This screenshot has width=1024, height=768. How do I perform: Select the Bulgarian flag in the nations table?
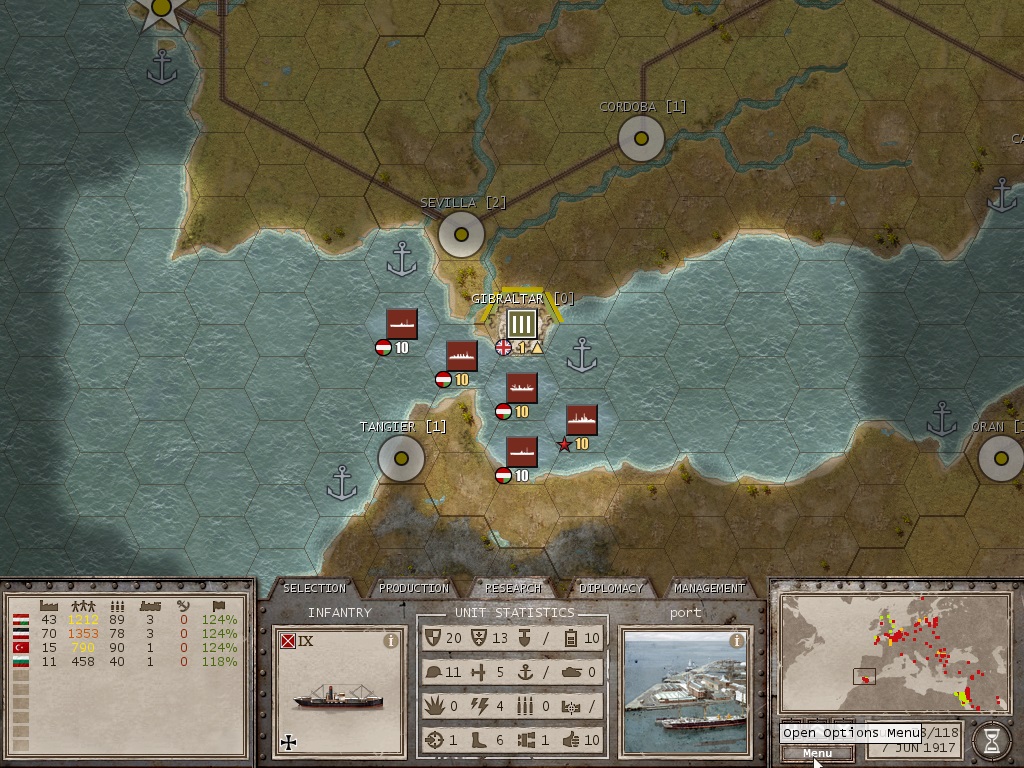coord(19,662)
